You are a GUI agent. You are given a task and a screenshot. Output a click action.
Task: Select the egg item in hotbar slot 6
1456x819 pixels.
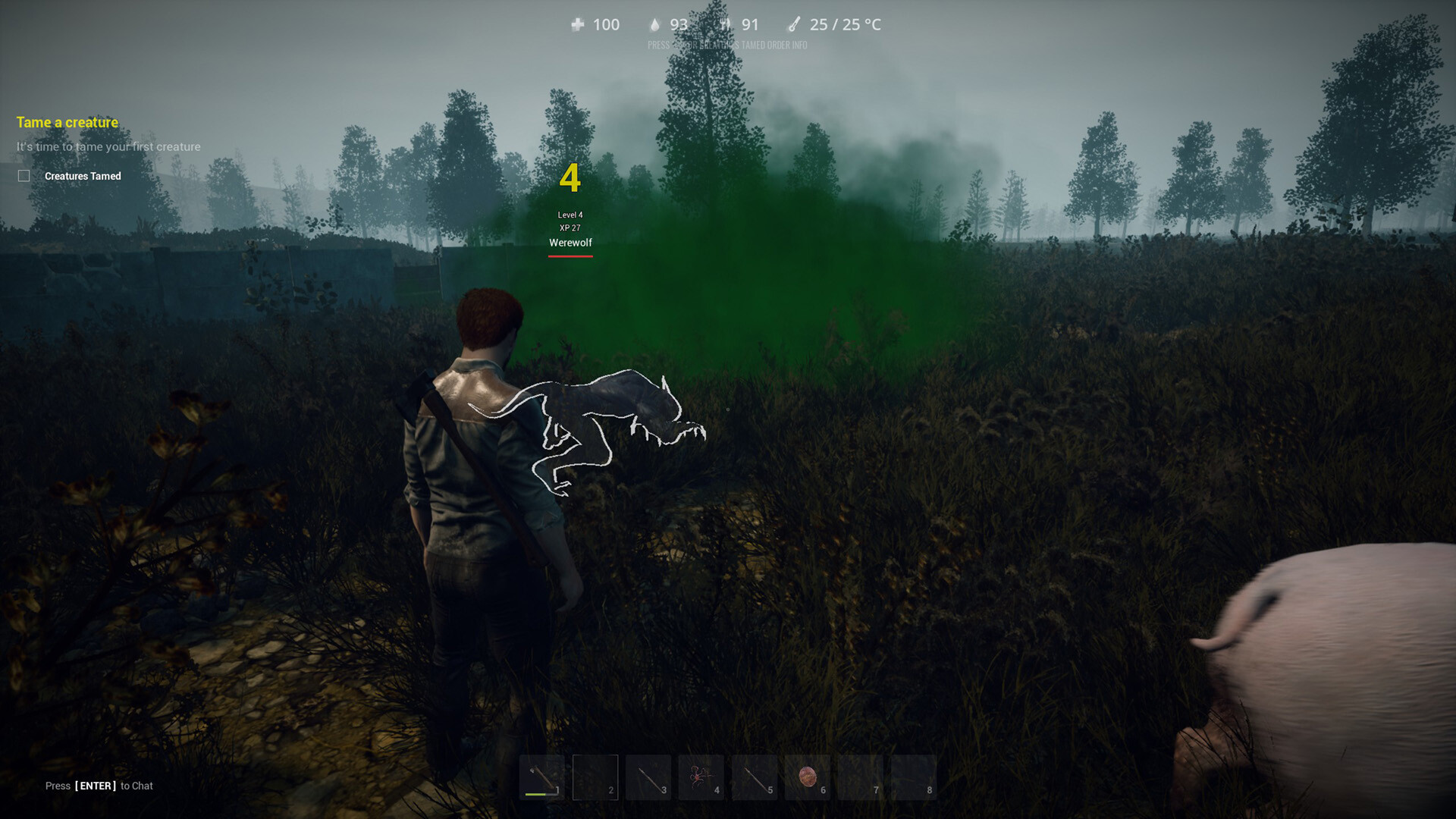pos(808,775)
